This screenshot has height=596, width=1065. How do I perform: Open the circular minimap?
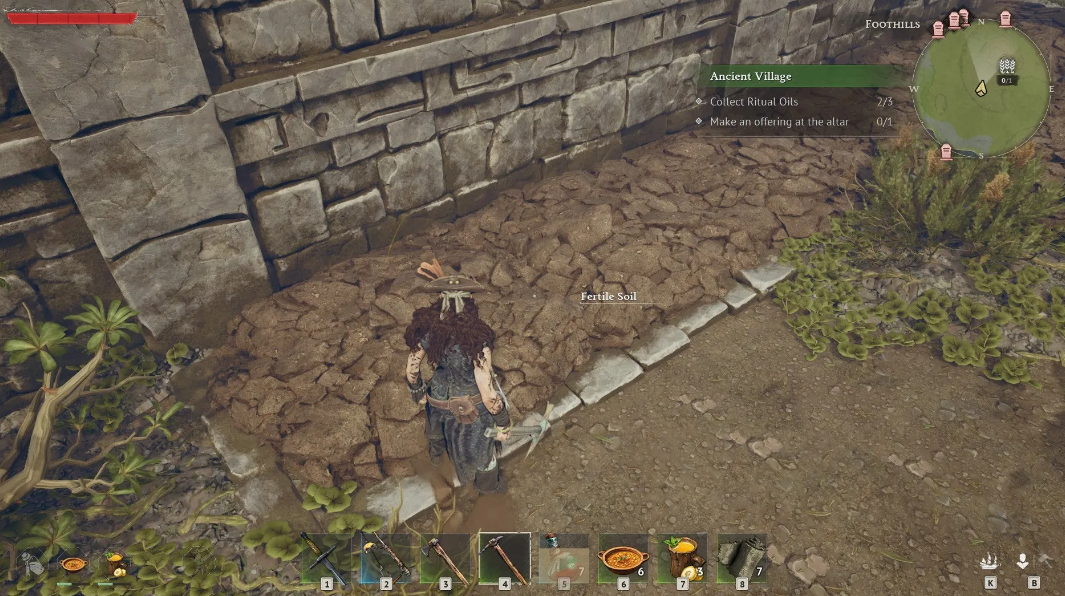[x=981, y=87]
